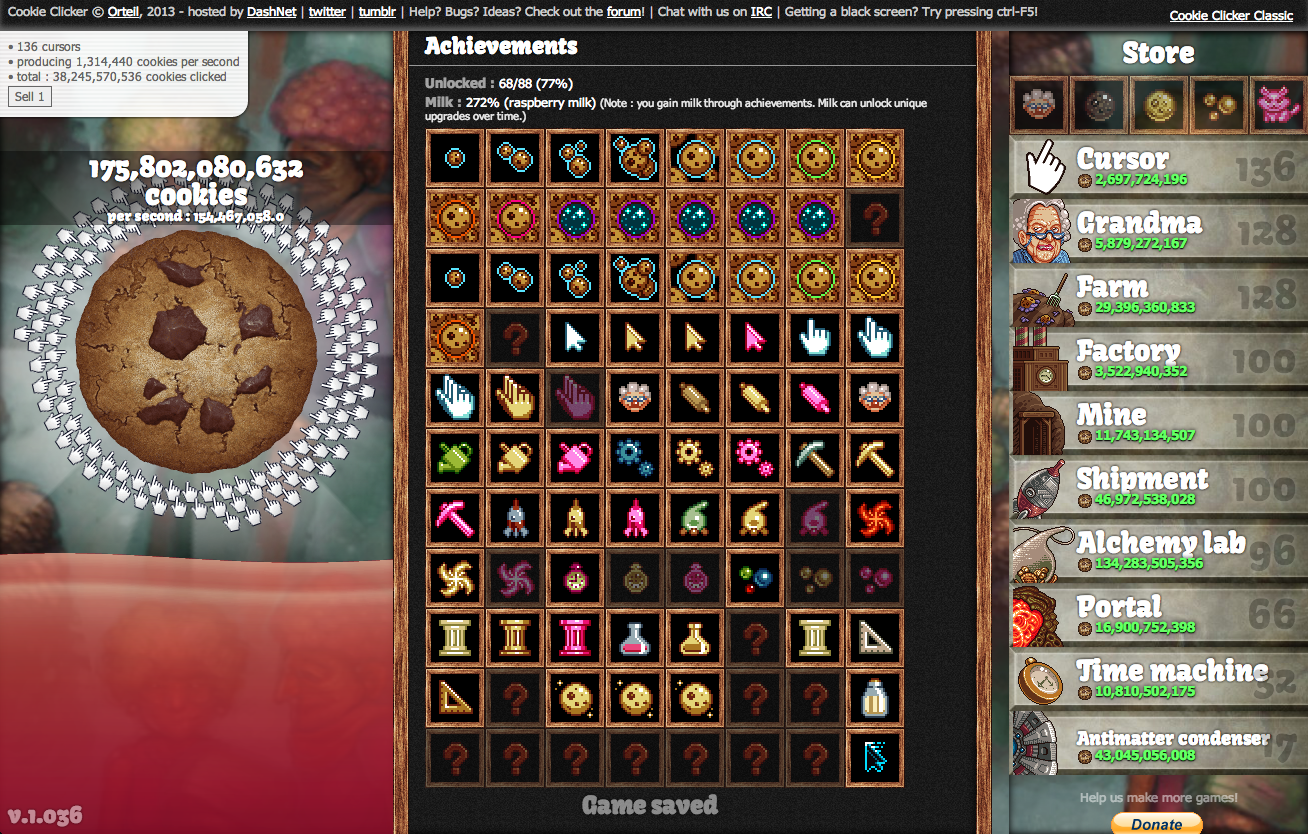Image resolution: width=1308 pixels, height=834 pixels.
Task: Select the cat-face upgrade in the store
Action: [1278, 104]
